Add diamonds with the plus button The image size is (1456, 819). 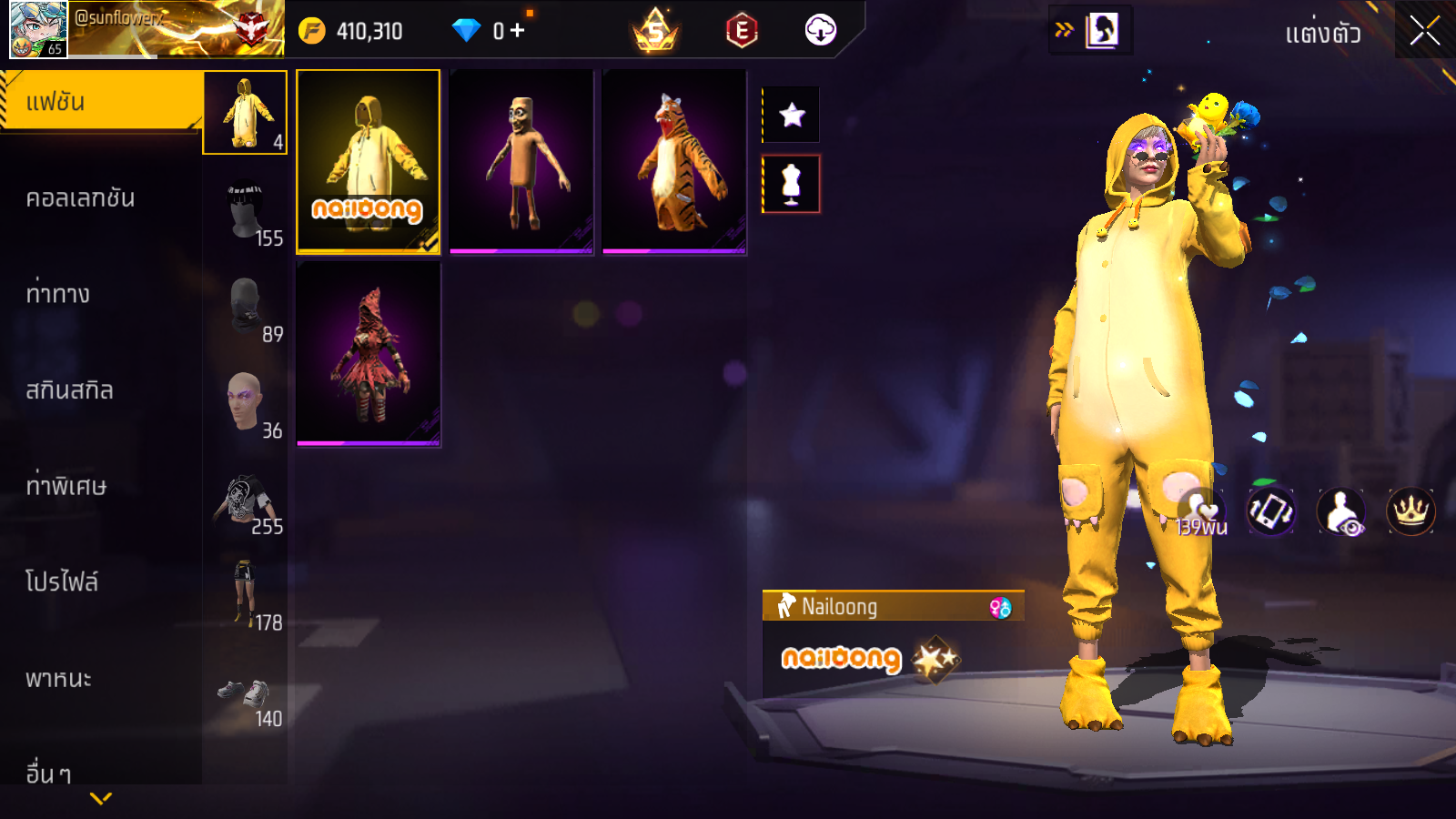(518, 31)
